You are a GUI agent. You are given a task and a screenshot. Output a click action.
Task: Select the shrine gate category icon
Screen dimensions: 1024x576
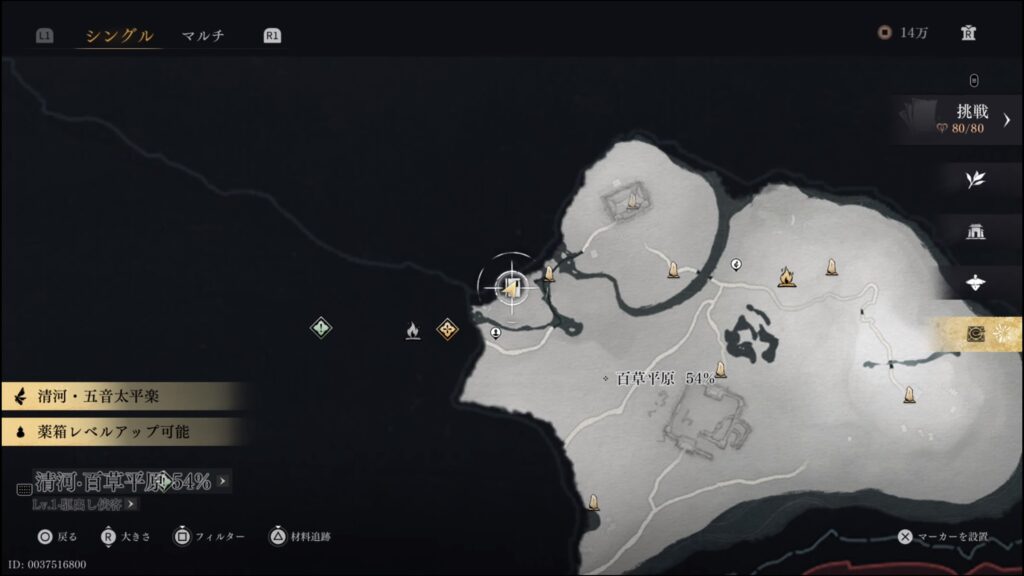pos(975,232)
